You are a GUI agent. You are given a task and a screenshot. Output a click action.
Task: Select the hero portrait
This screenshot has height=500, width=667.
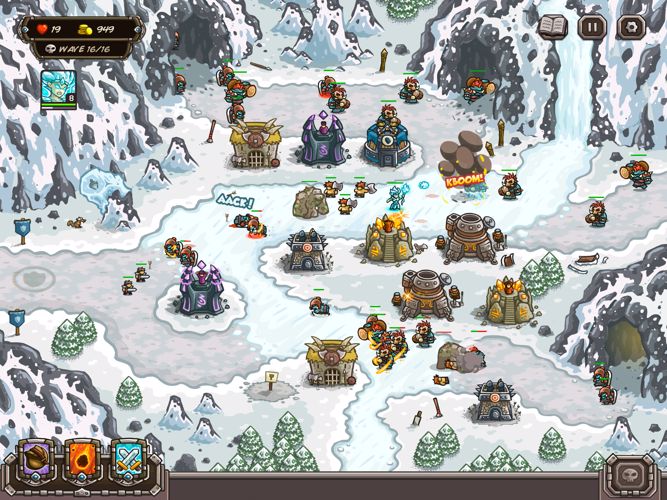click(58, 90)
